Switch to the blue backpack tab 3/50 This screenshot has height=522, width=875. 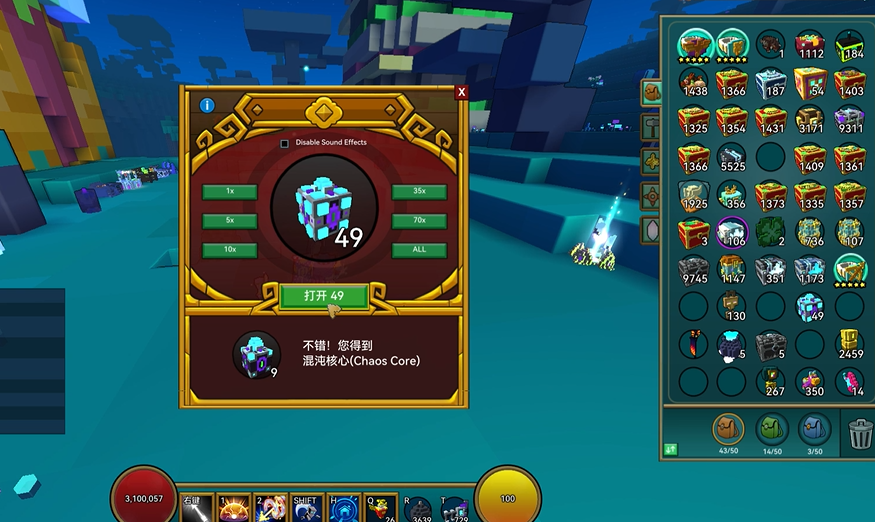point(815,431)
